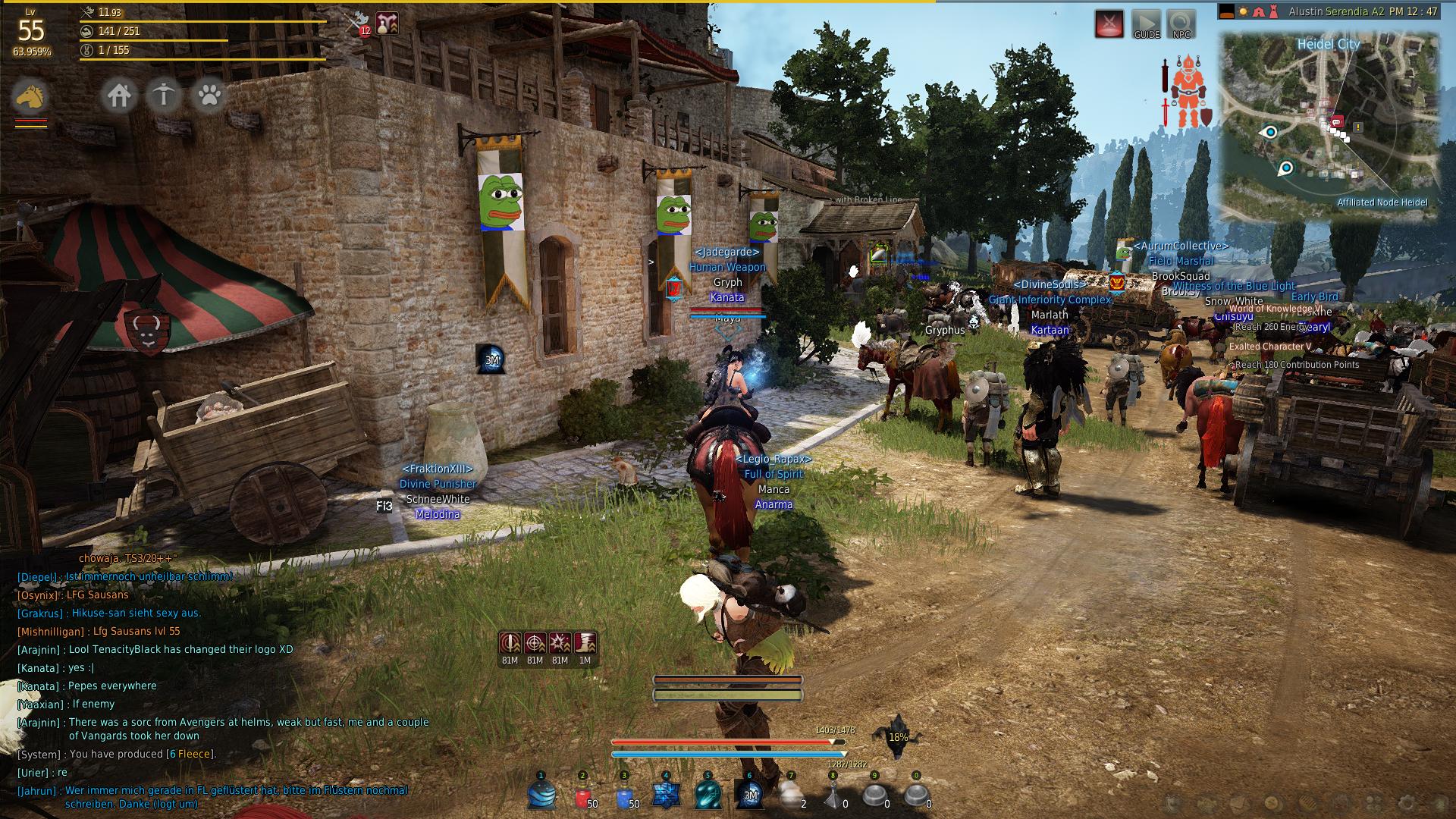Click the crossed axe icon with 12 badge
Screen dimensions: 1456x819
pyautogui.click(x=358, y=23)
